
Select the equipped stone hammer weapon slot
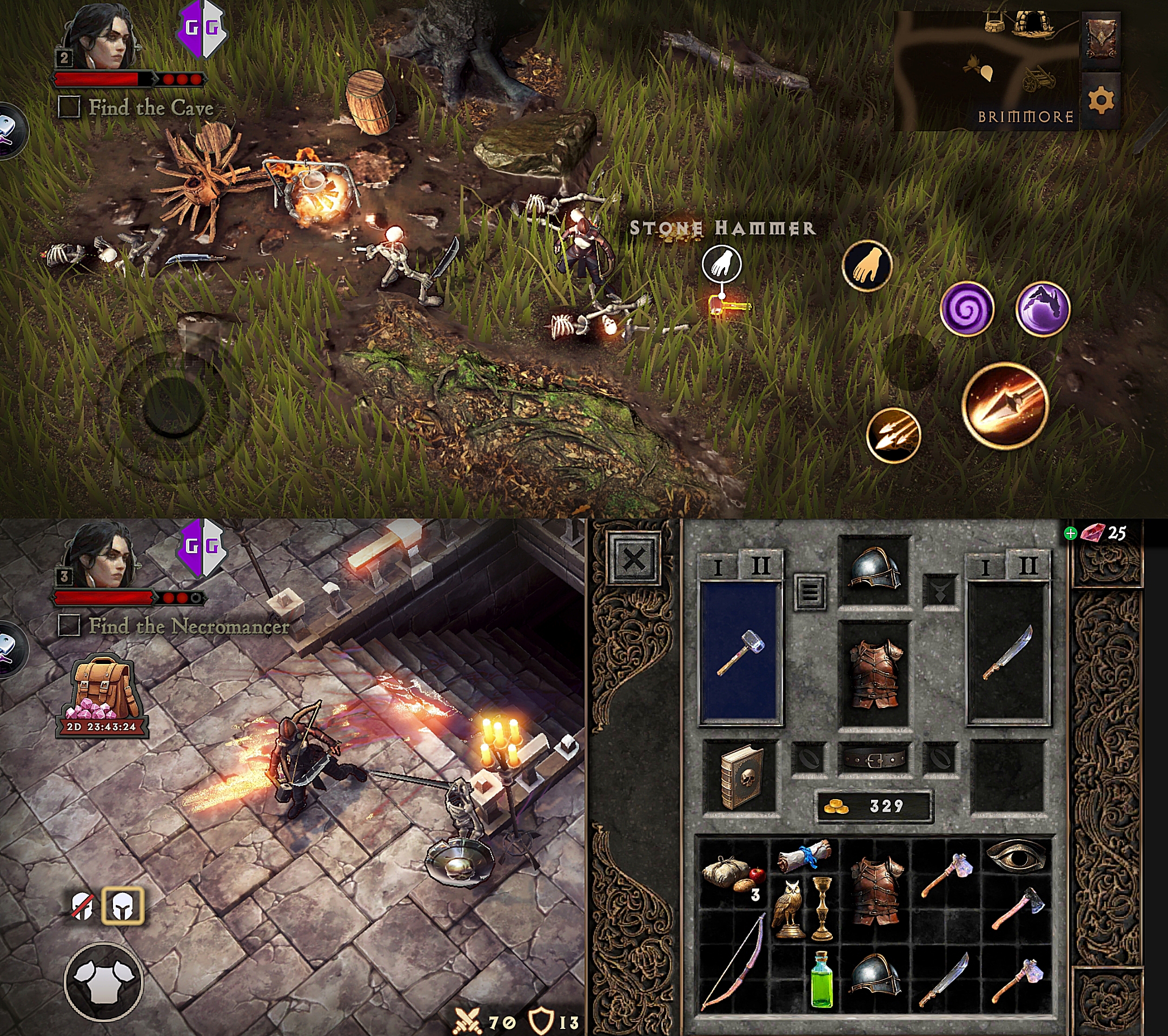[740, 653]
